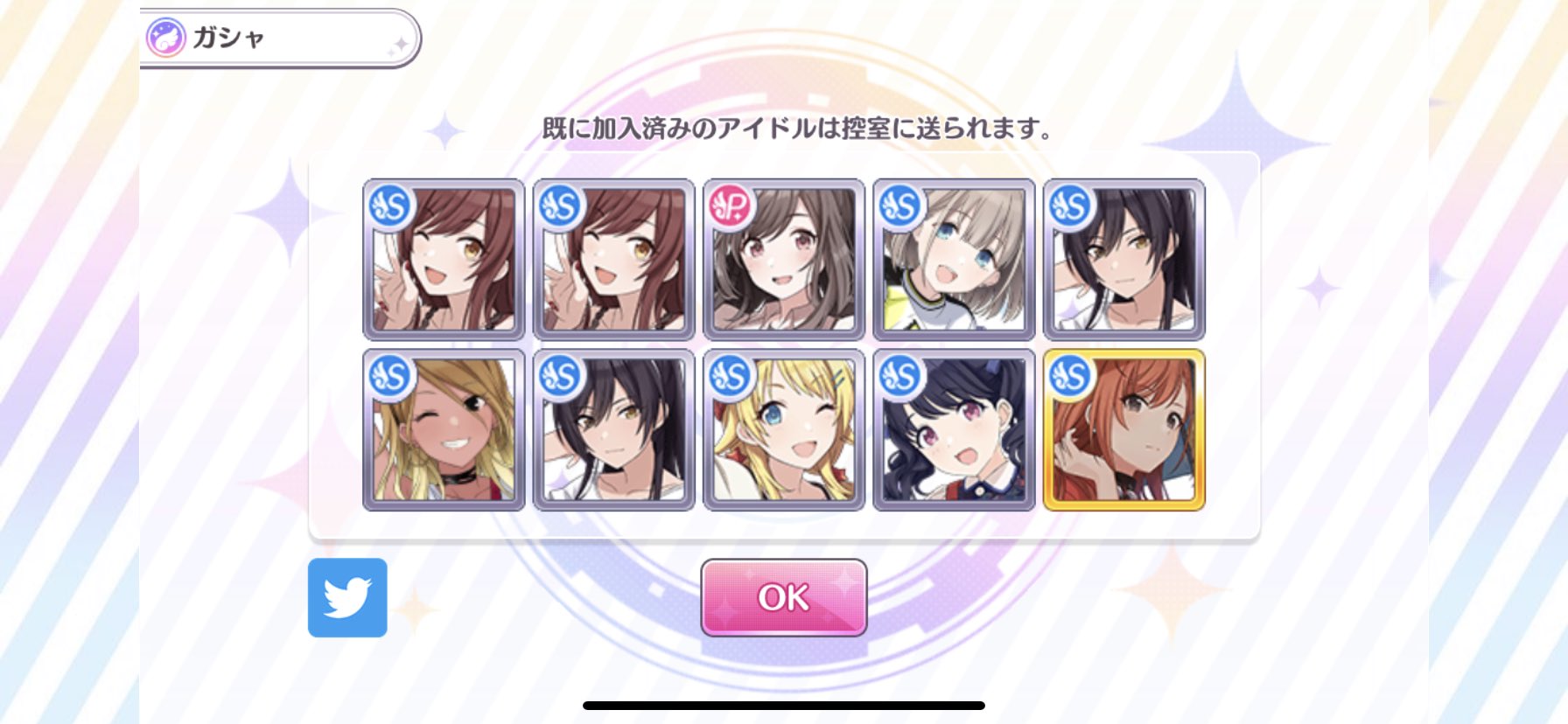This screenshot has width=1568, height=724.
Task: Select the P+ brown-haired idol card
Action: point(781,258)
